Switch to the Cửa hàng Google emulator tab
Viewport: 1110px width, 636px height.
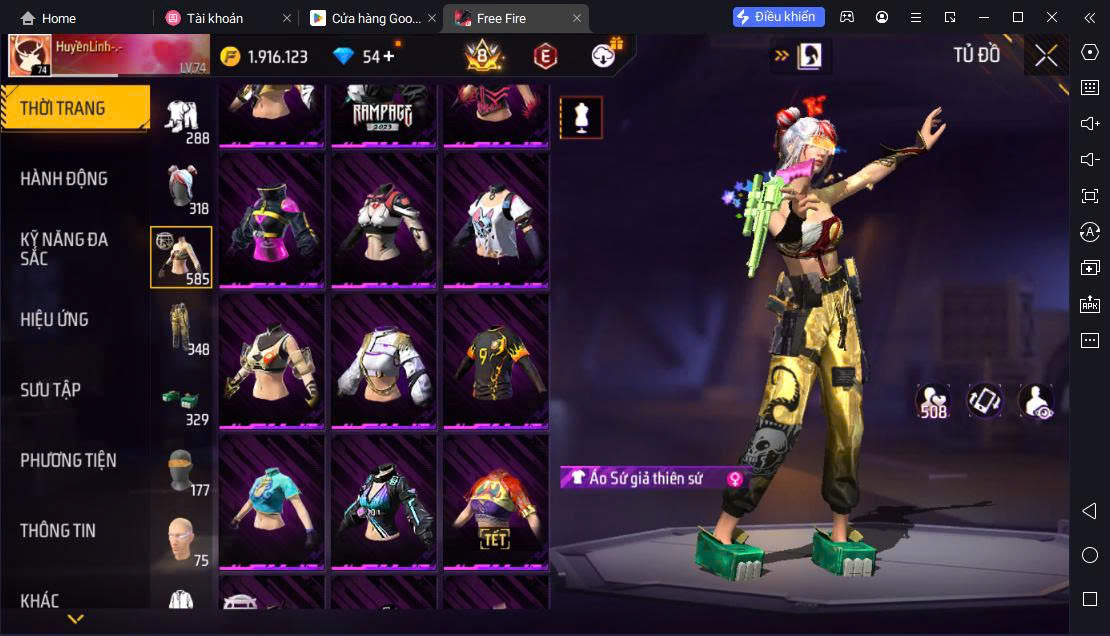tap(365, 18)
